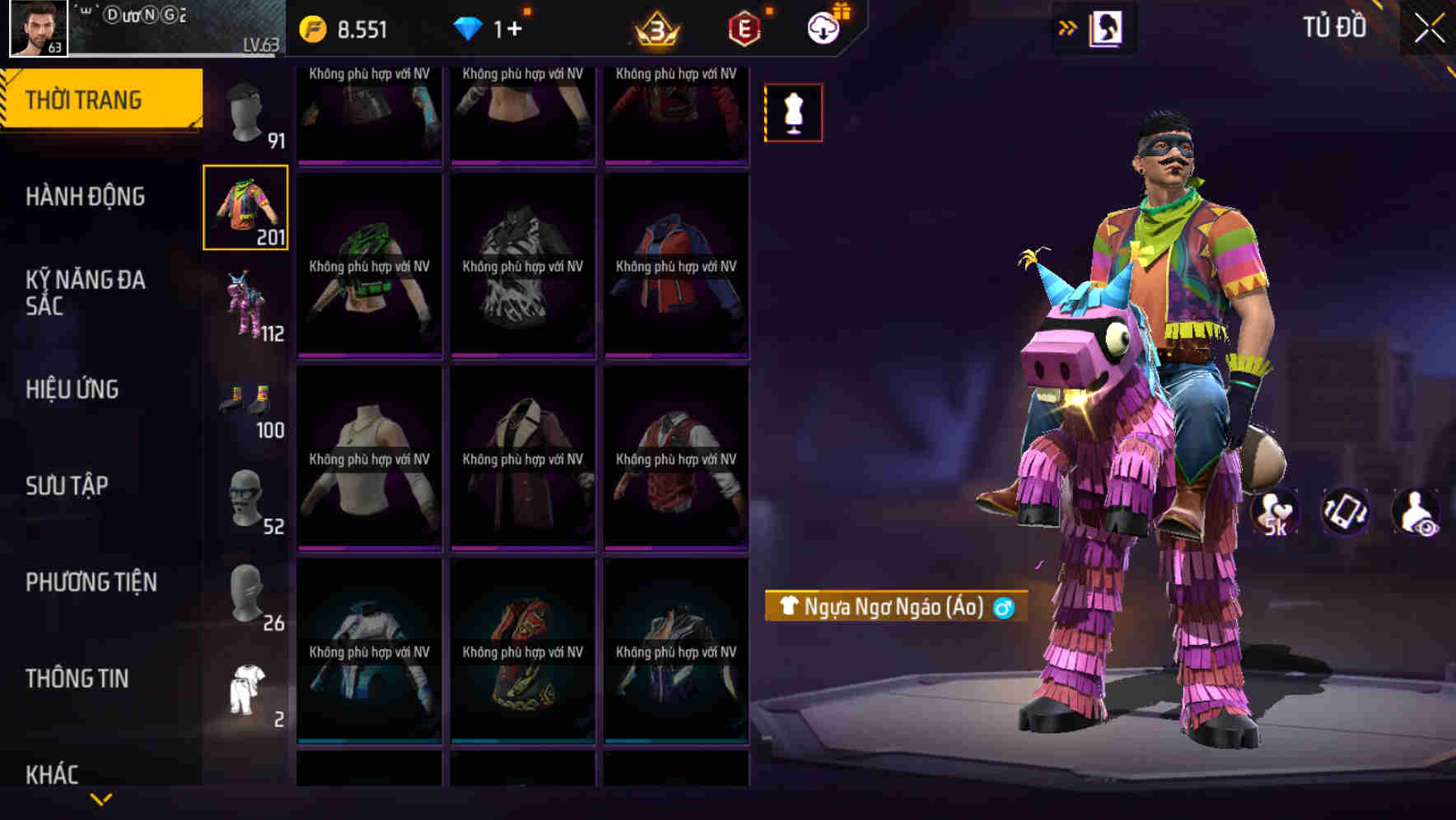Toggle the pants category showing 112 items
Image resolution: width=1456 pixels, height=820 pixels.
pos(246,305)
